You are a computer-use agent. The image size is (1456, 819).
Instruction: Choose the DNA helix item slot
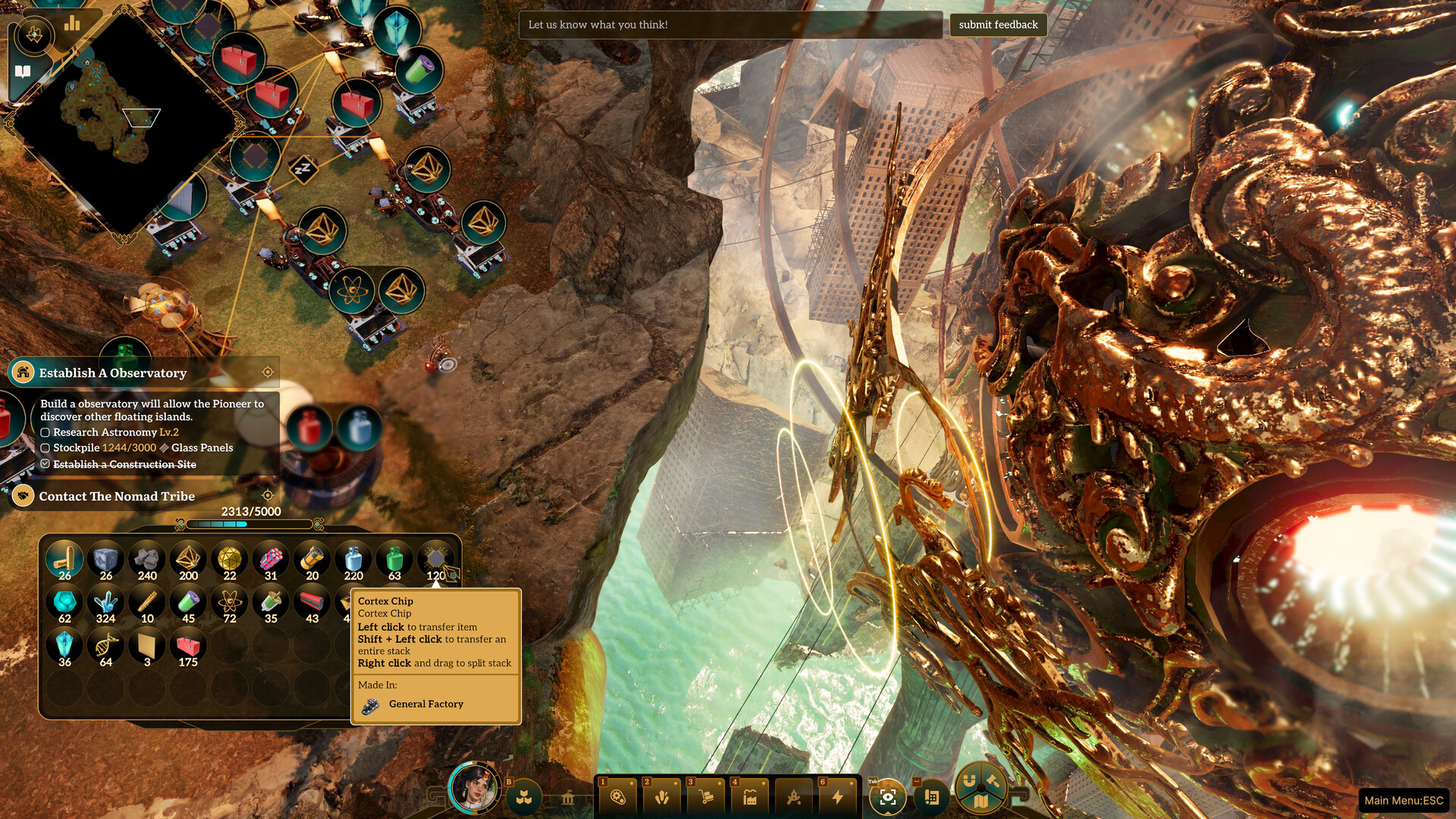pos(105,648)
